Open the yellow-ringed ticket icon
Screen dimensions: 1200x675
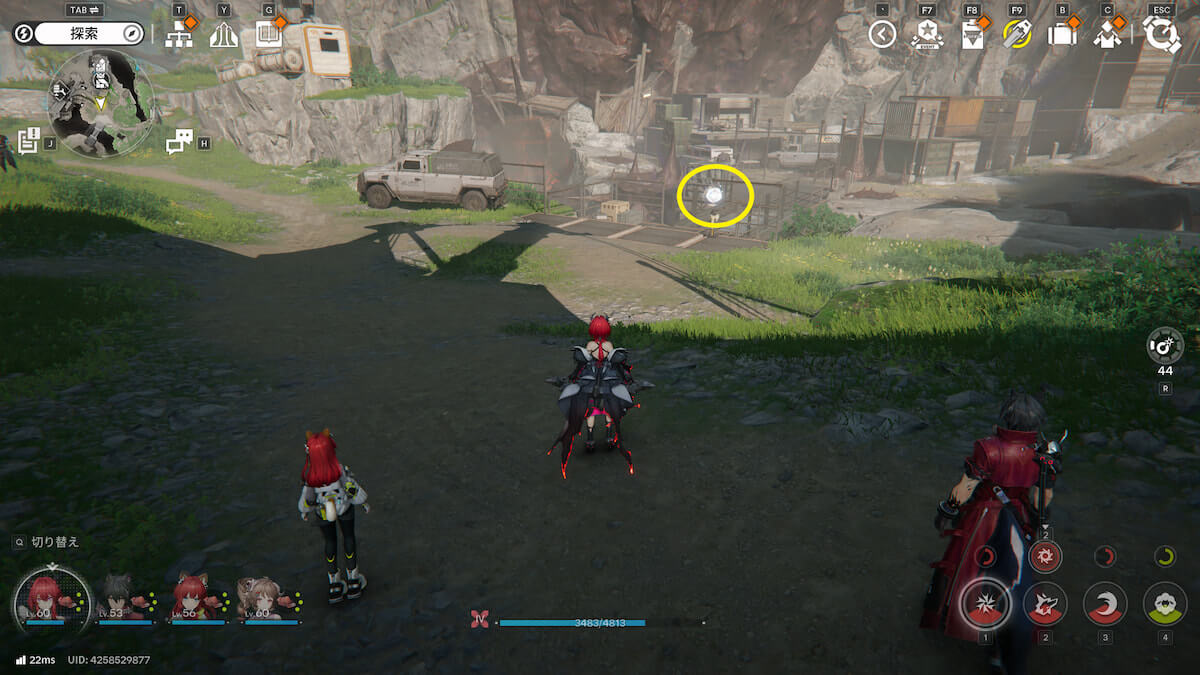pos(1016,35)
